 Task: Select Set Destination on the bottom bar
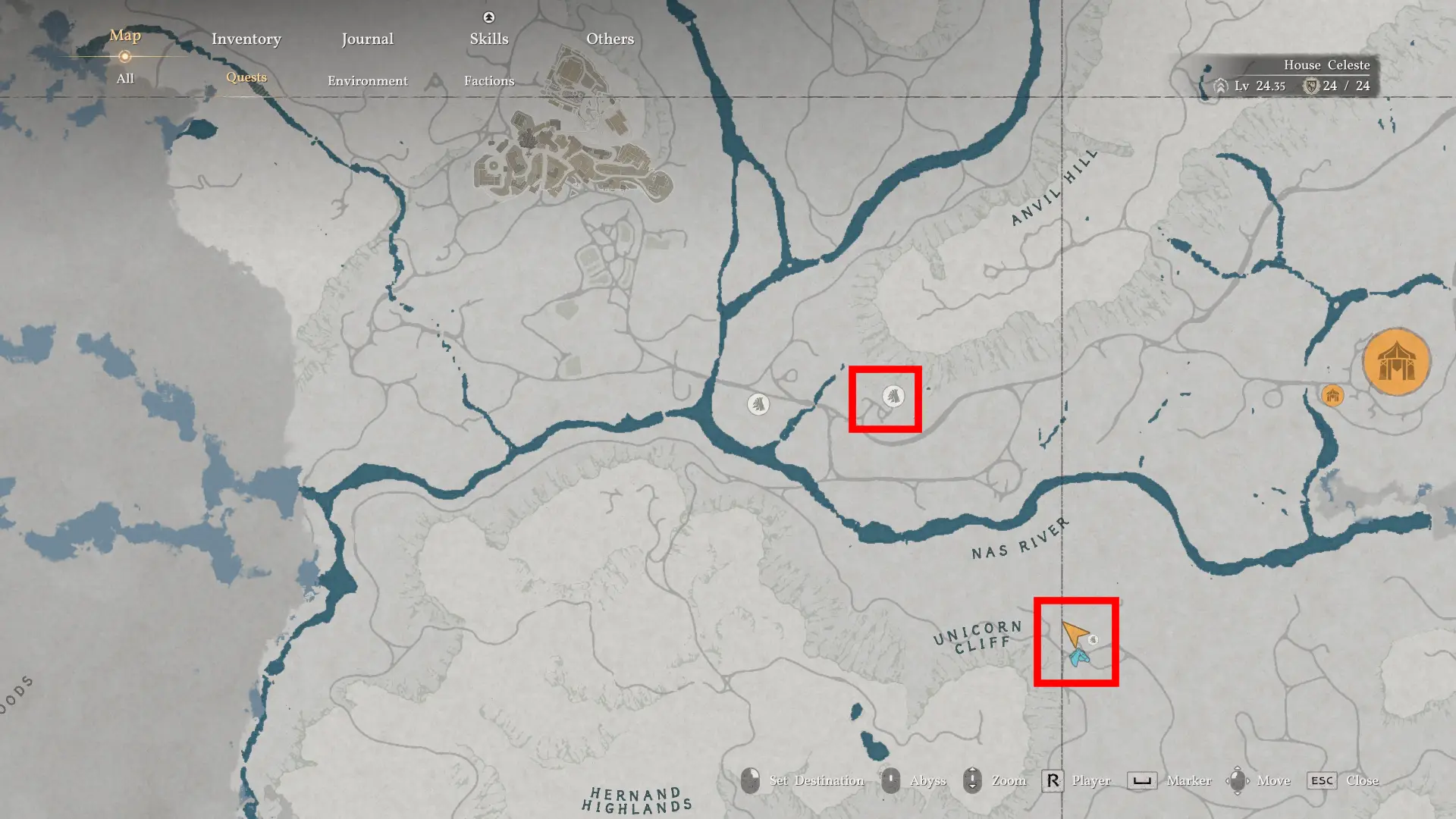pyautogui.click(x=752, y=780)
